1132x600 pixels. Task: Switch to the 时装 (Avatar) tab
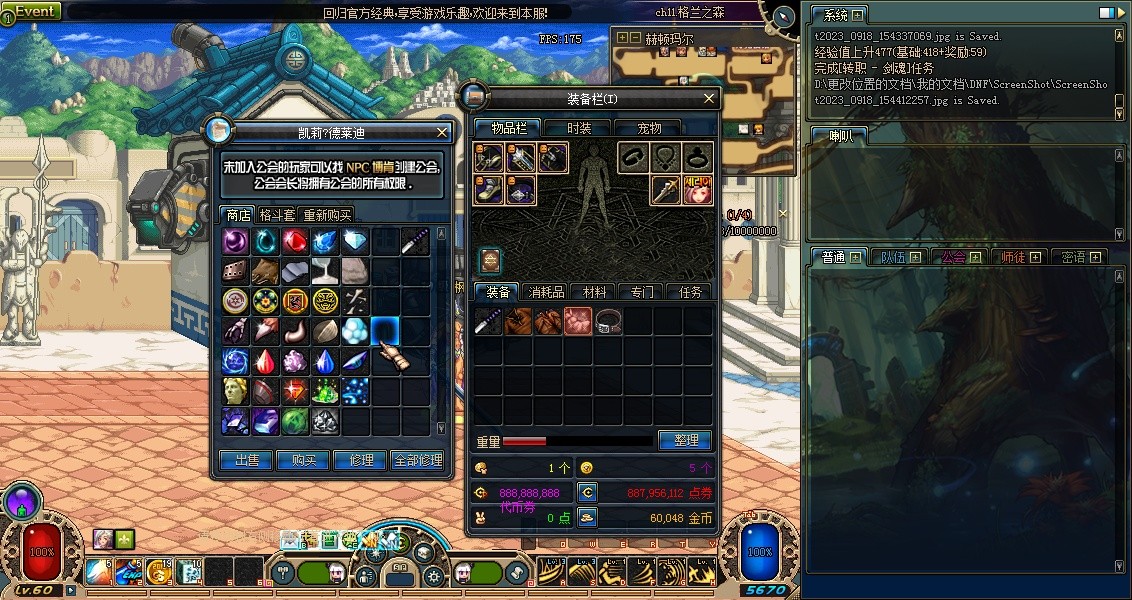(579, 128)
